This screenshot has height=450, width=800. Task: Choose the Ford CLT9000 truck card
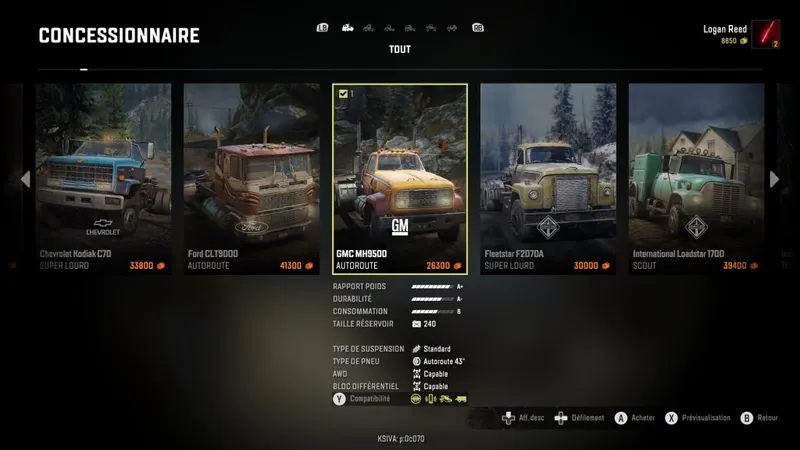[x=251, y=178]
